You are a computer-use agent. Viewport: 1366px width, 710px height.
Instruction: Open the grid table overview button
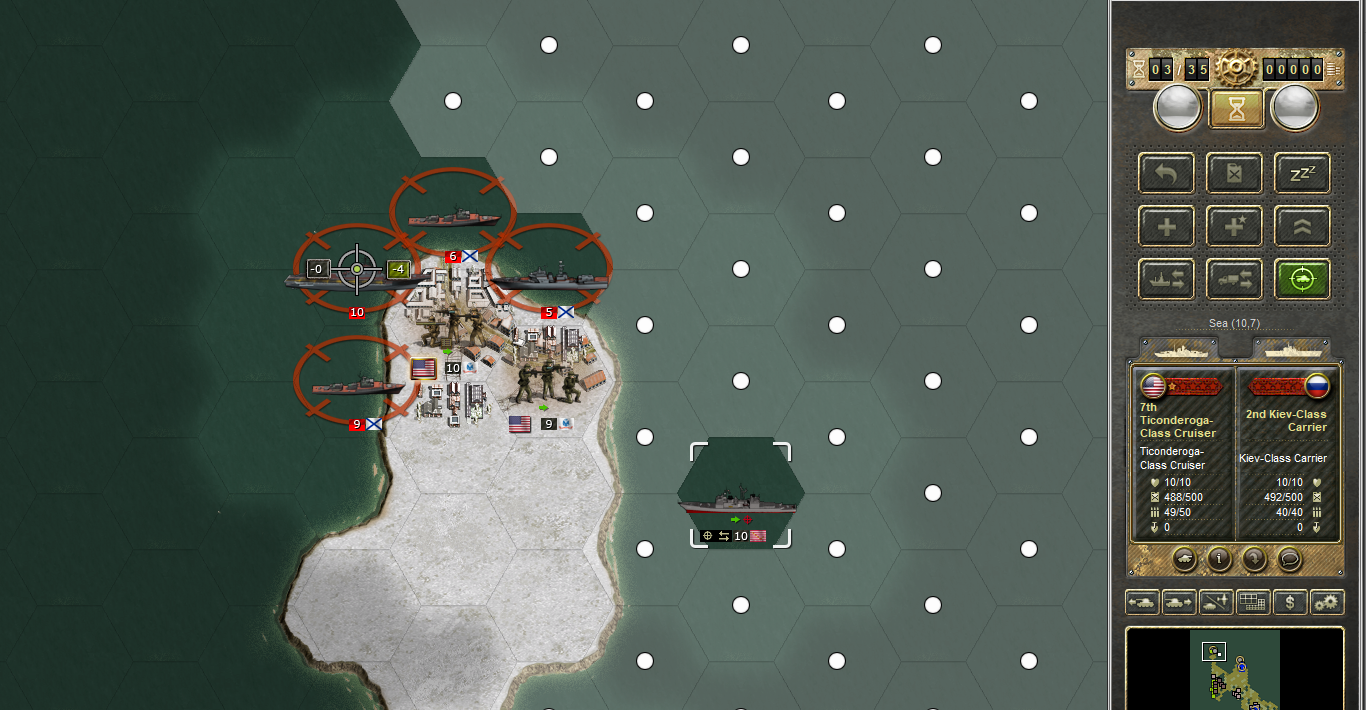pos(1252,602)
